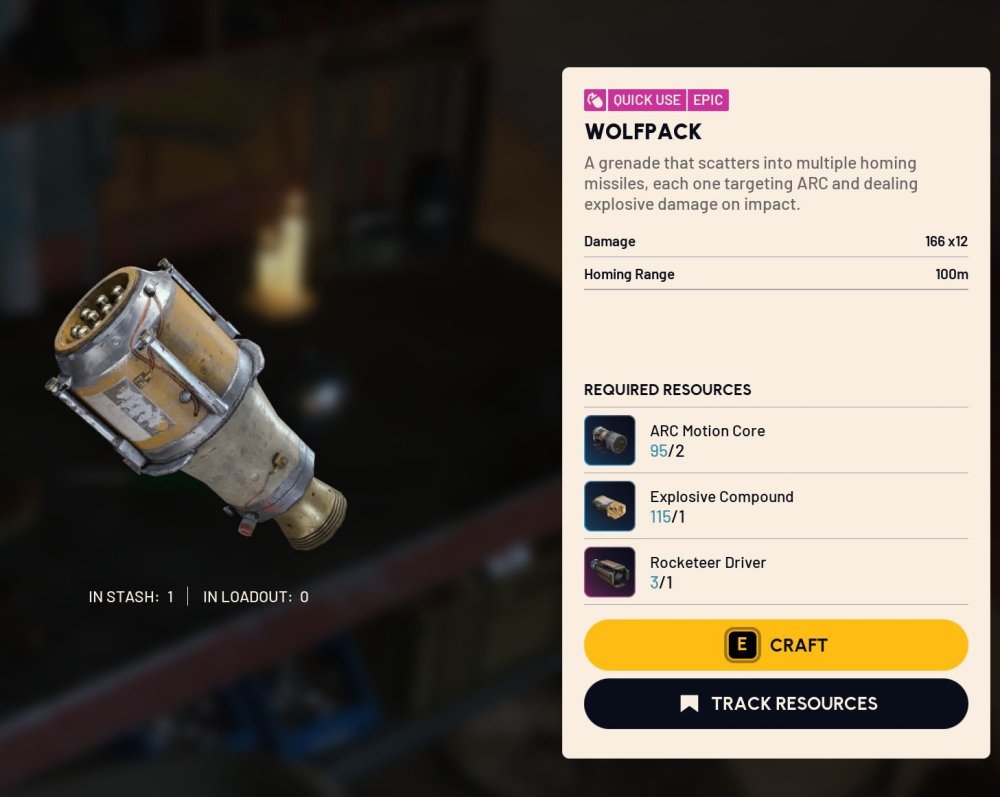Track resources for this recipe
Viewport: 1000px width, 797px height.
point(776,704)
